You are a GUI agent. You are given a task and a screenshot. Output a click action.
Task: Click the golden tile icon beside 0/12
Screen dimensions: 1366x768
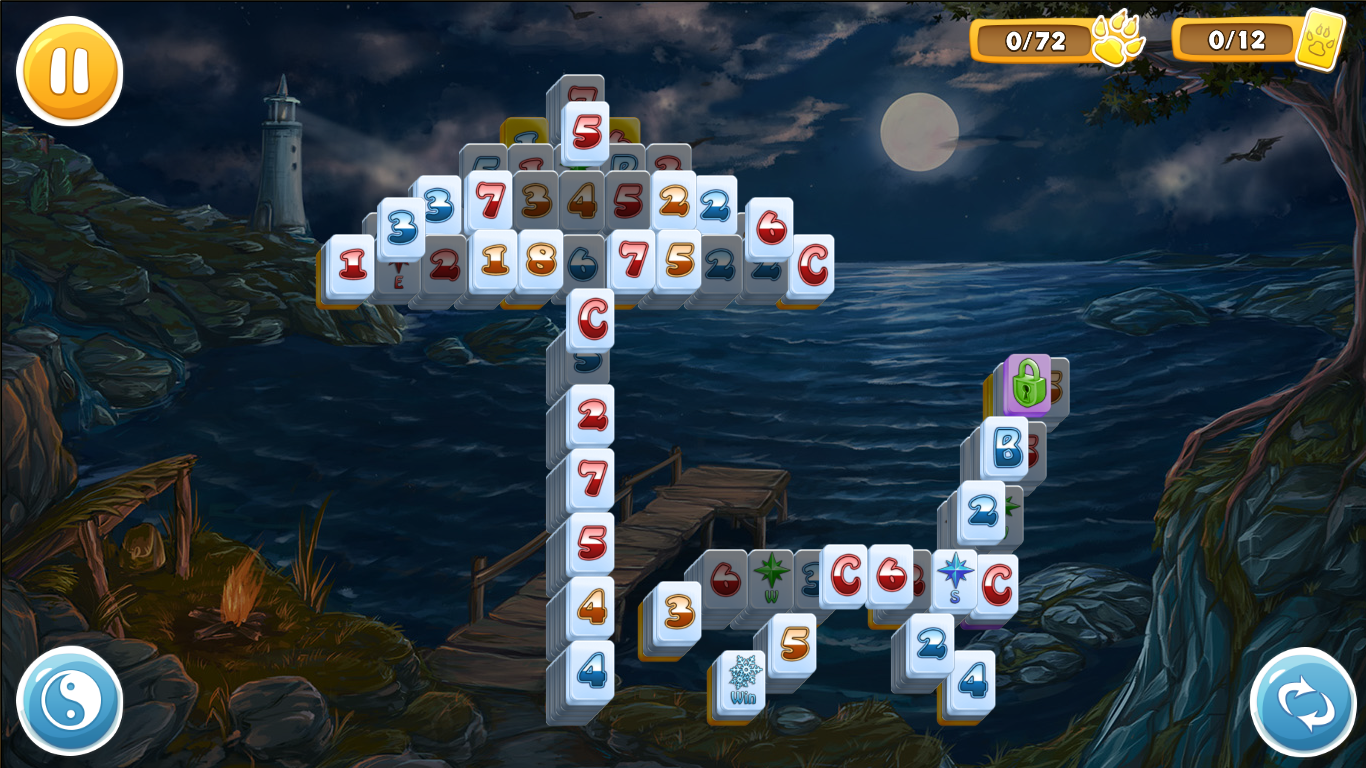click(x=1322, y=38)
